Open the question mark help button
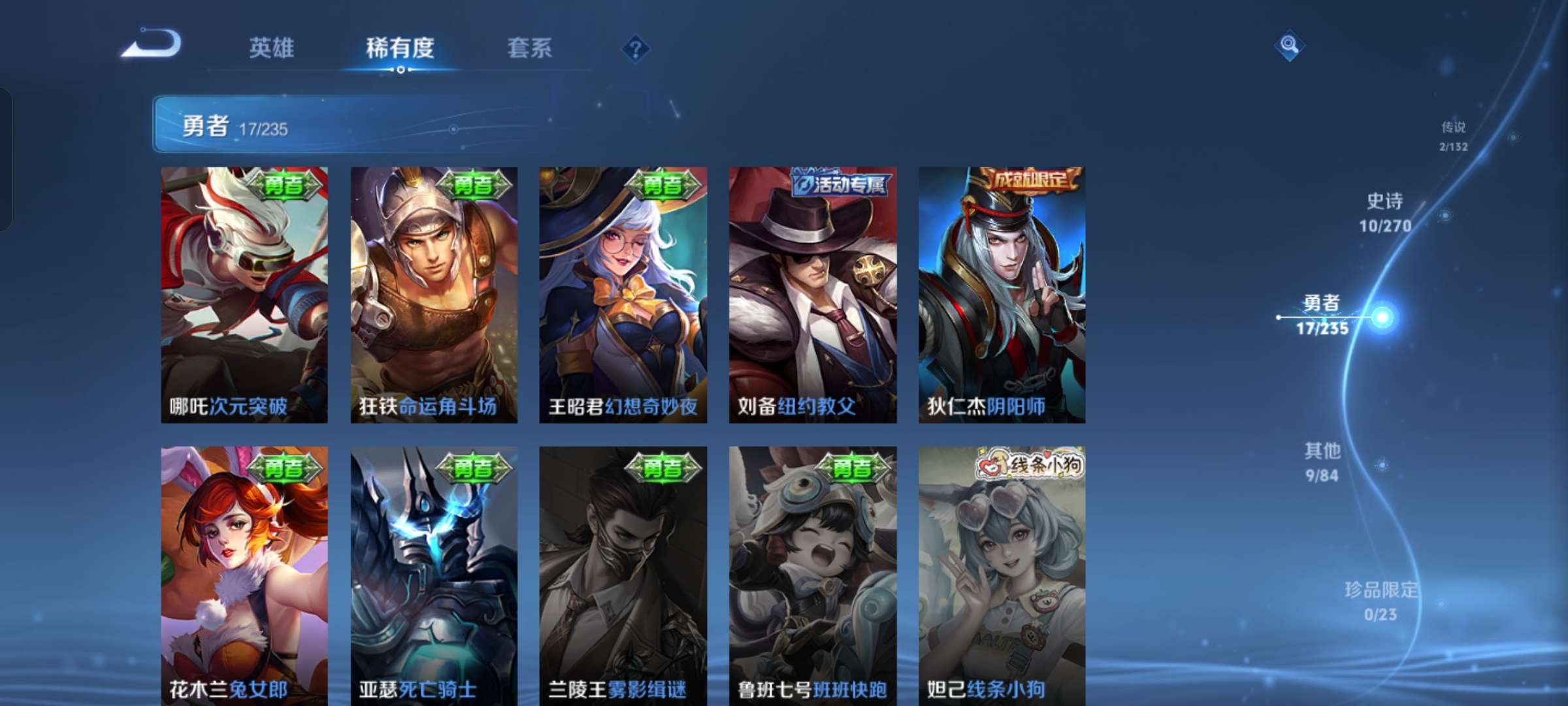This screenshot has width=1568, height=706. pos(635,48)
